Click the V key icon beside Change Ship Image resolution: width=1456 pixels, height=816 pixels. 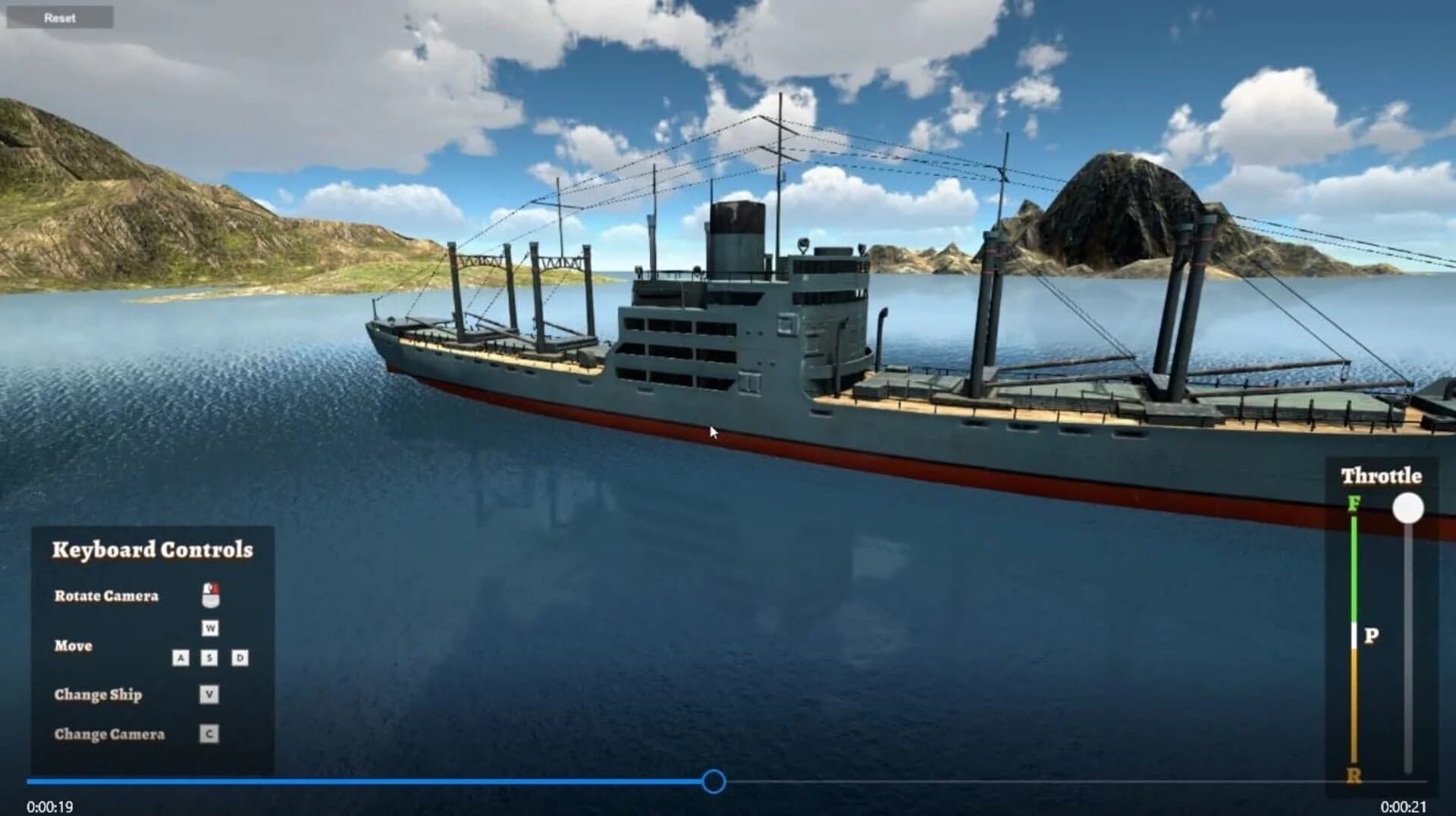point(209,693)
